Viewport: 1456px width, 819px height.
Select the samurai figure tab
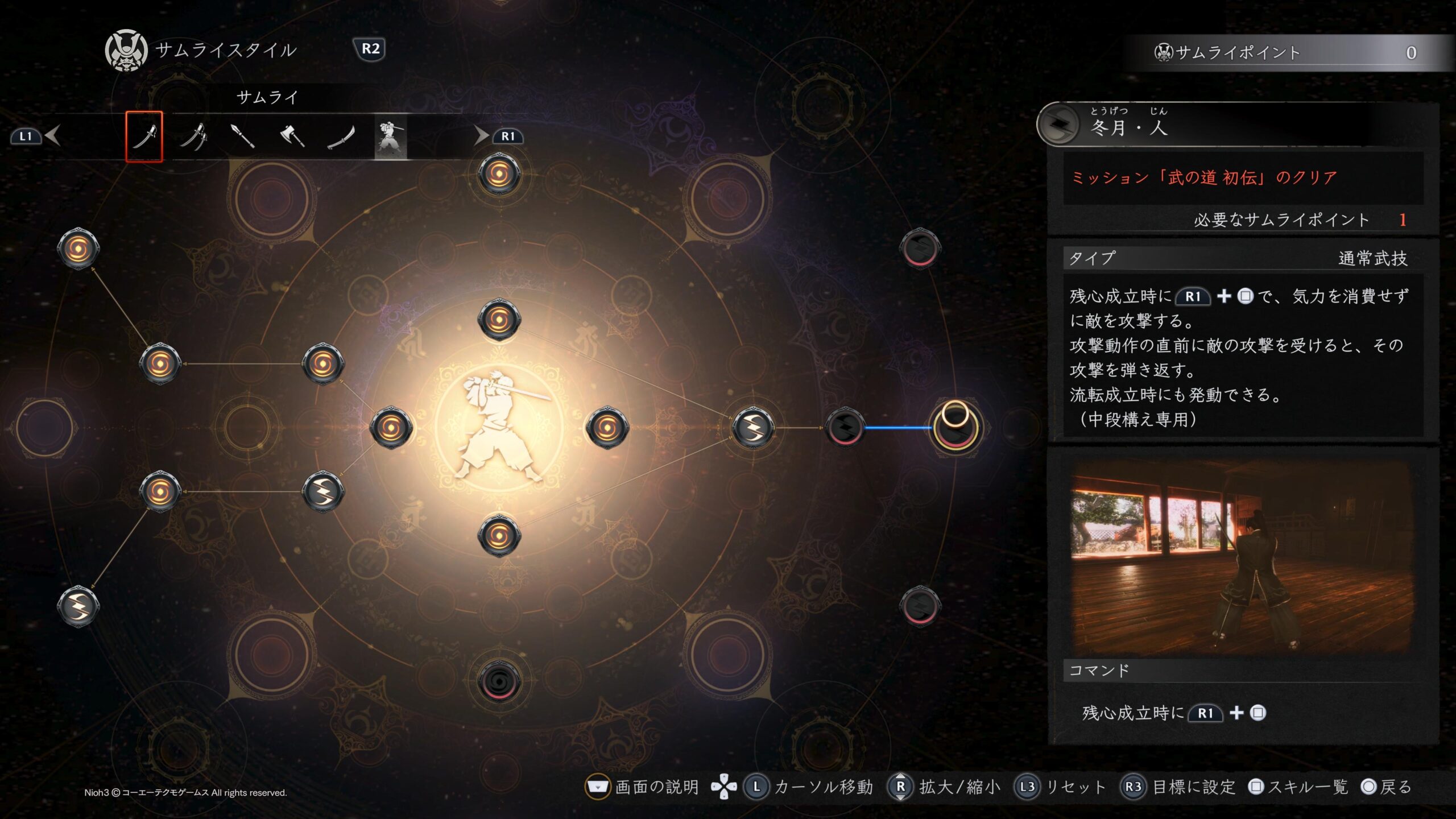point(390,136)
